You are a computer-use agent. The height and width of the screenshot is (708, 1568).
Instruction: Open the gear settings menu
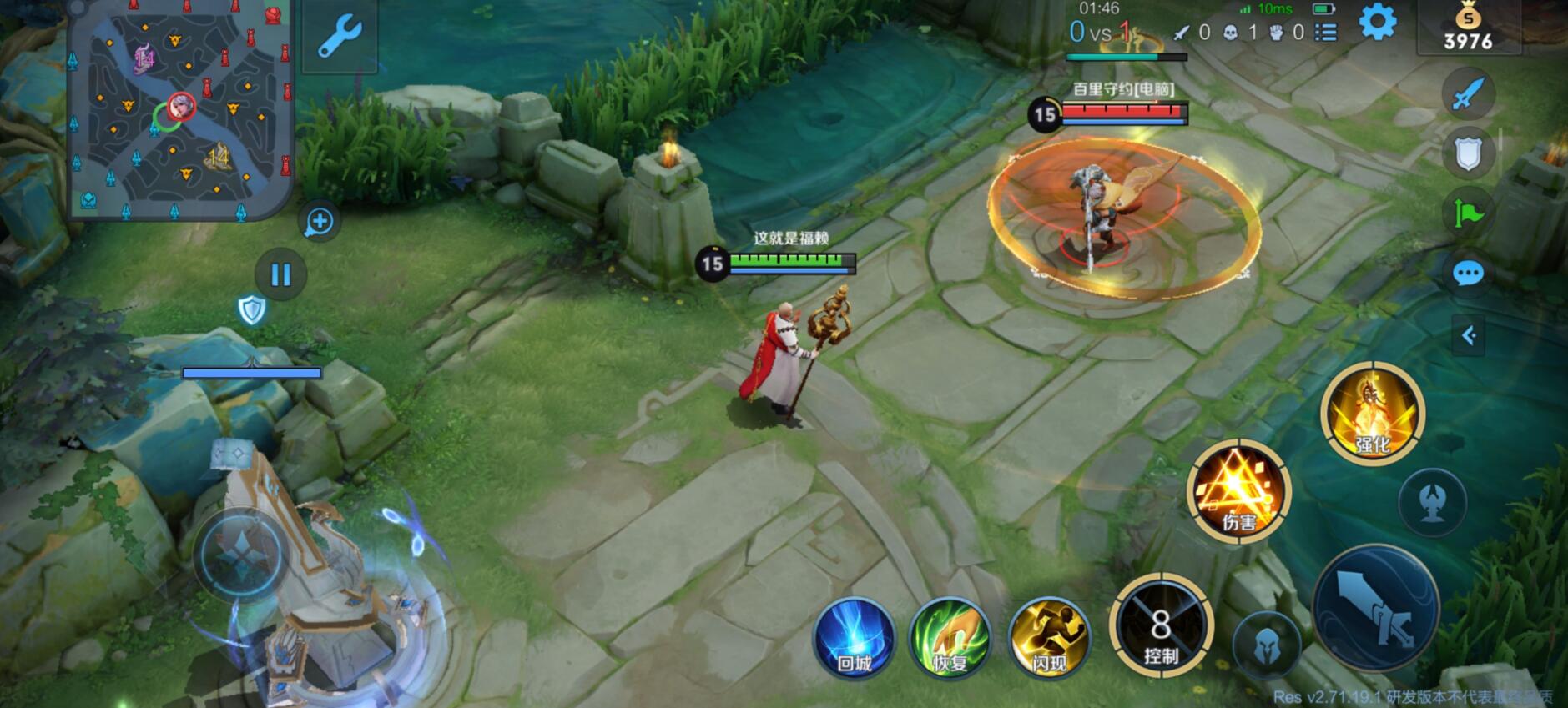point(1377,23)
